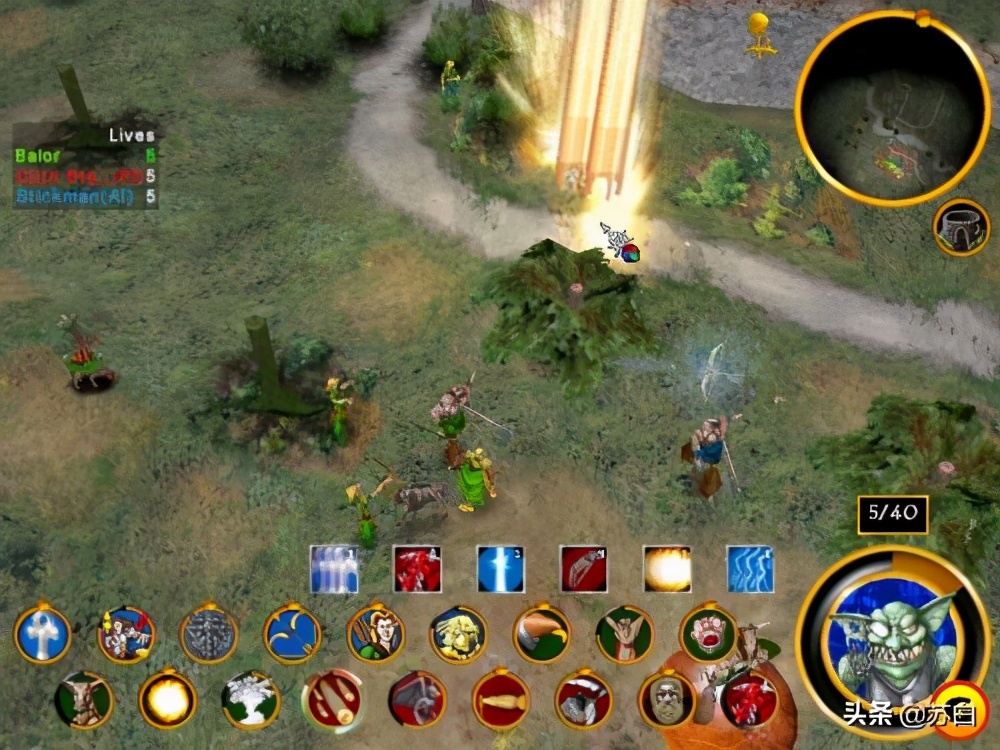Cast the blue lightning waves spell
Screen dimensions: 1000x750
[x=750, y=569]
